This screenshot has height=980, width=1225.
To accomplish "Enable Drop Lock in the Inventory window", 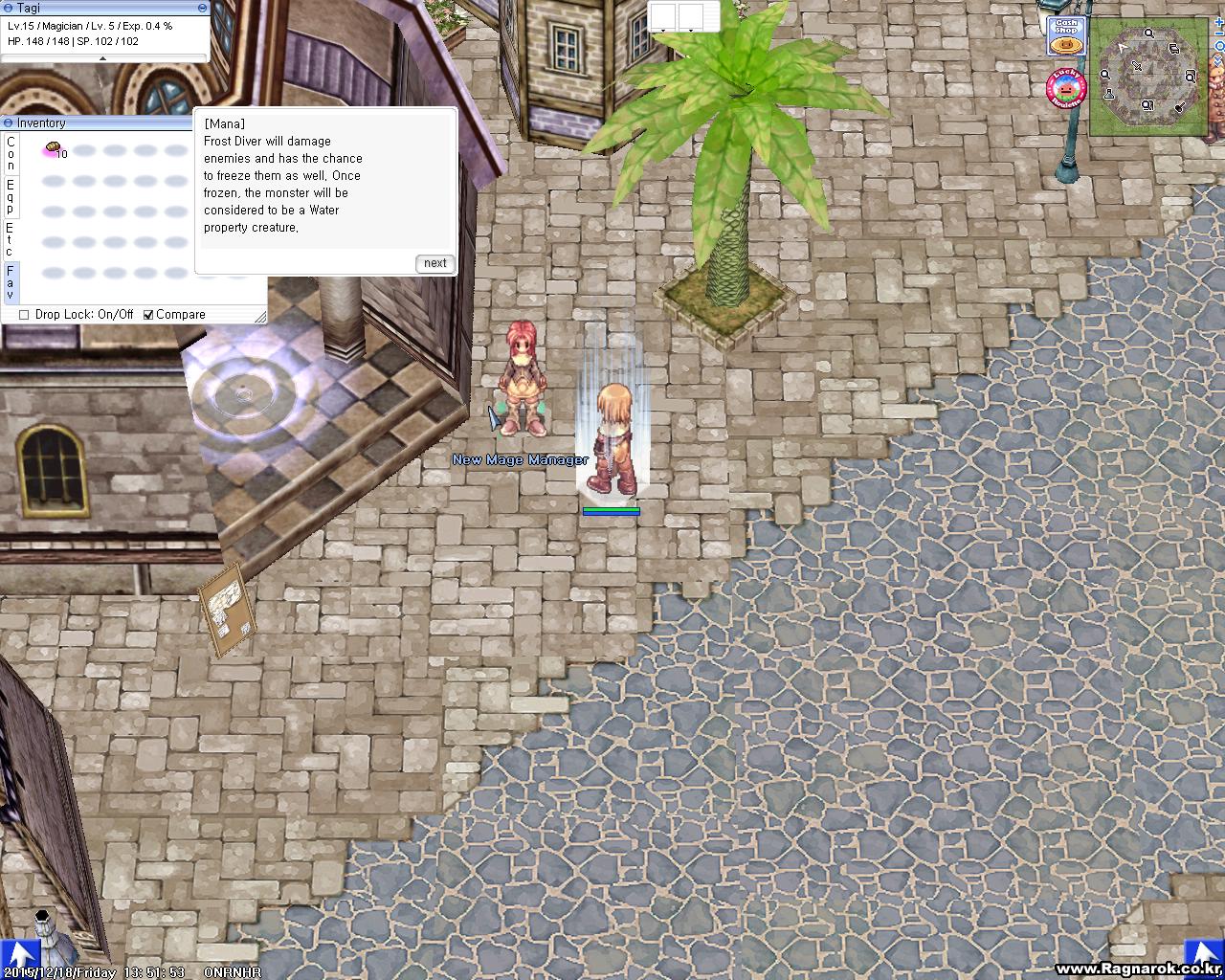I will pos(24,314).
